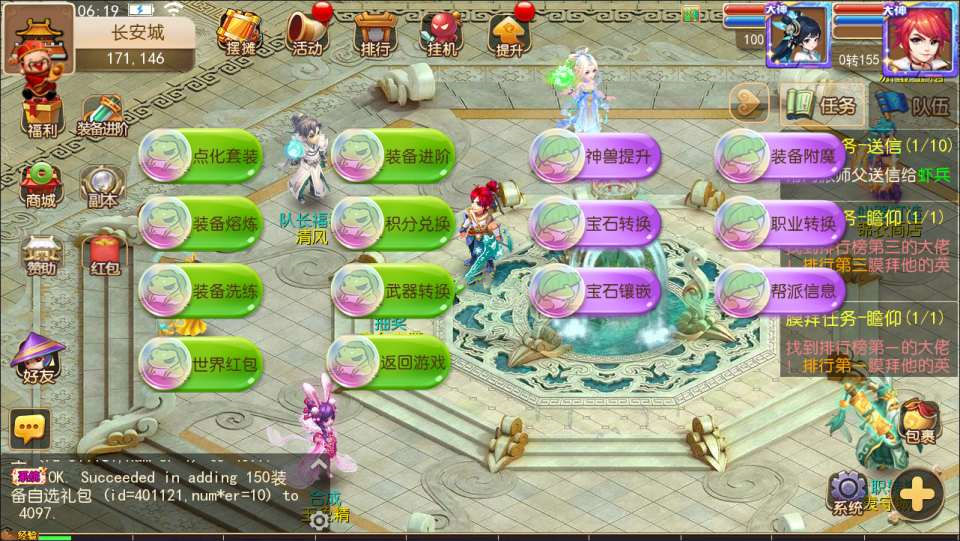Choose the 武器转换 option

click(x=394, y=292)
